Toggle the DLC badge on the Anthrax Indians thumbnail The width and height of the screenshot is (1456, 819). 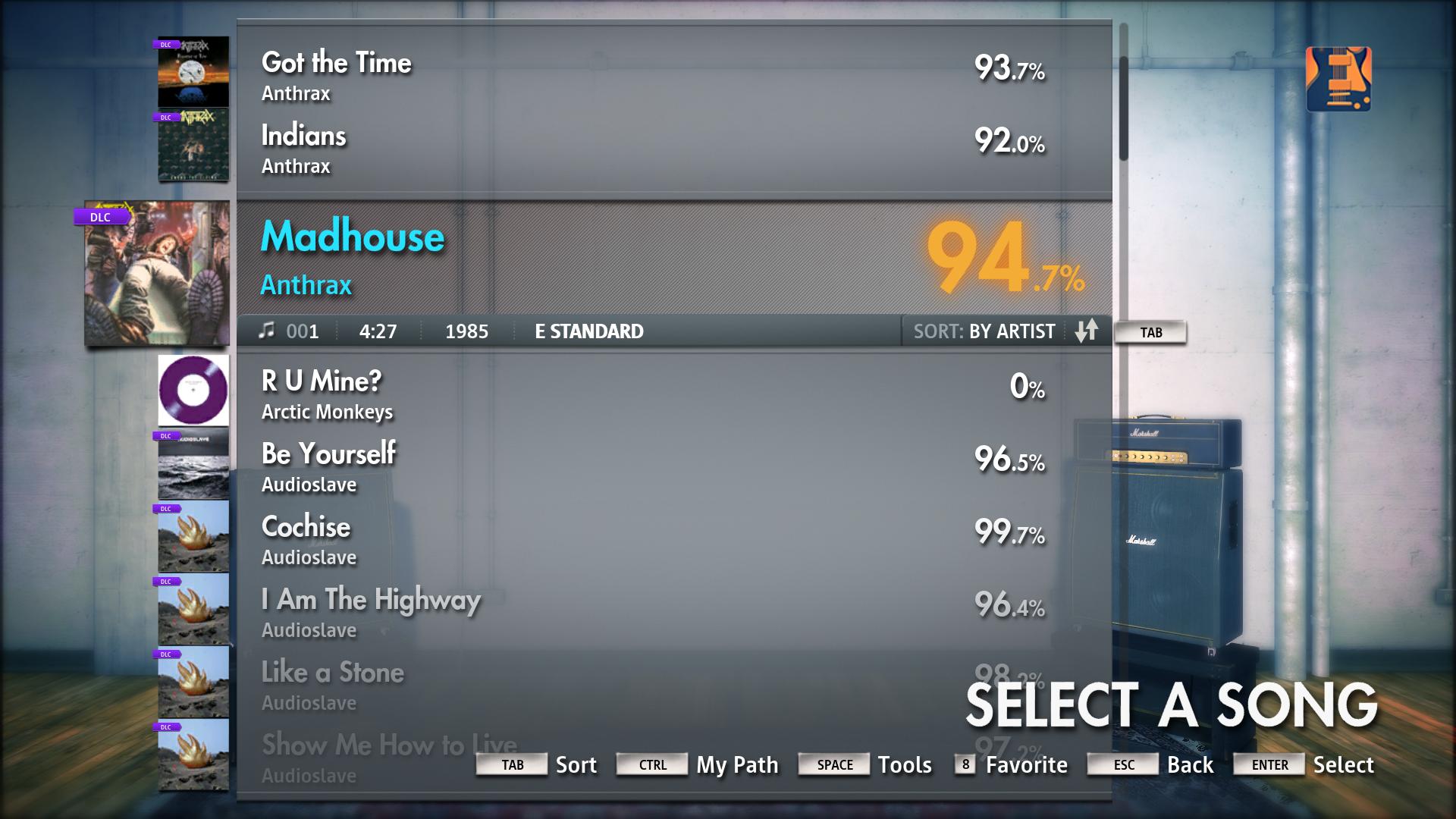168,118
